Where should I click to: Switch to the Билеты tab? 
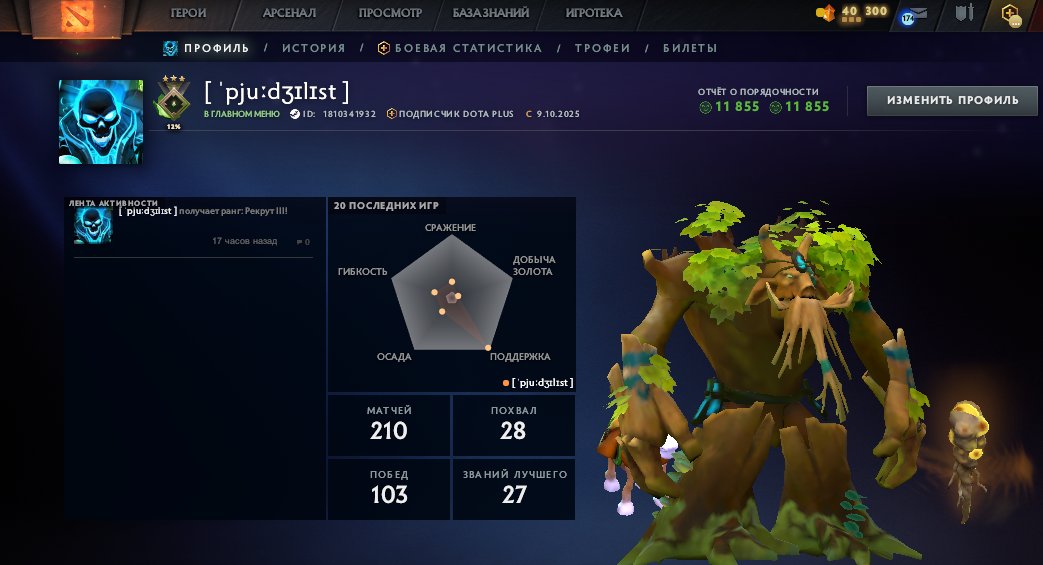(x=690, y=48)
